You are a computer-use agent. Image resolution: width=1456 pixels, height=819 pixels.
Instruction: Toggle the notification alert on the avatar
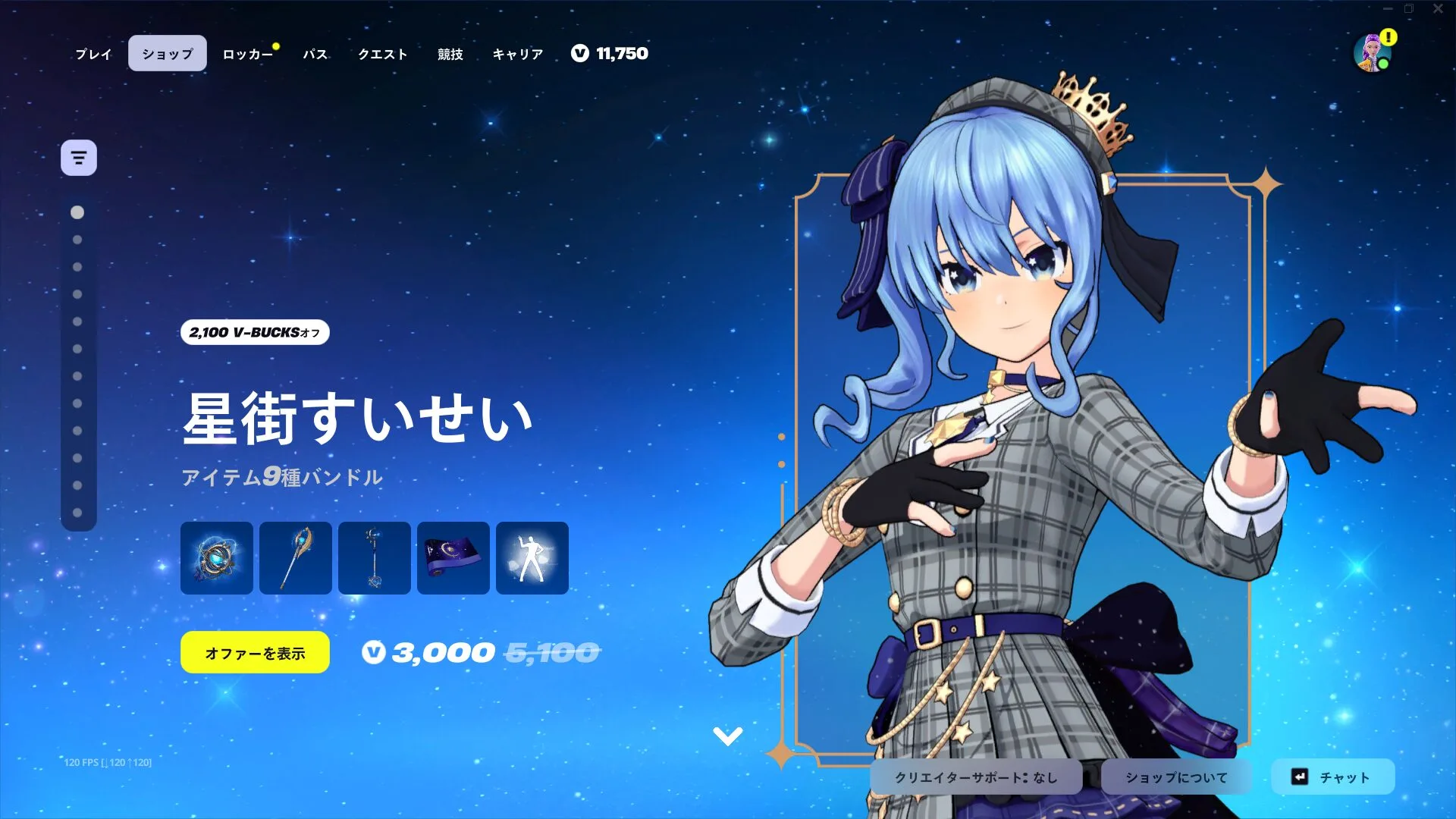[1388, 36]
